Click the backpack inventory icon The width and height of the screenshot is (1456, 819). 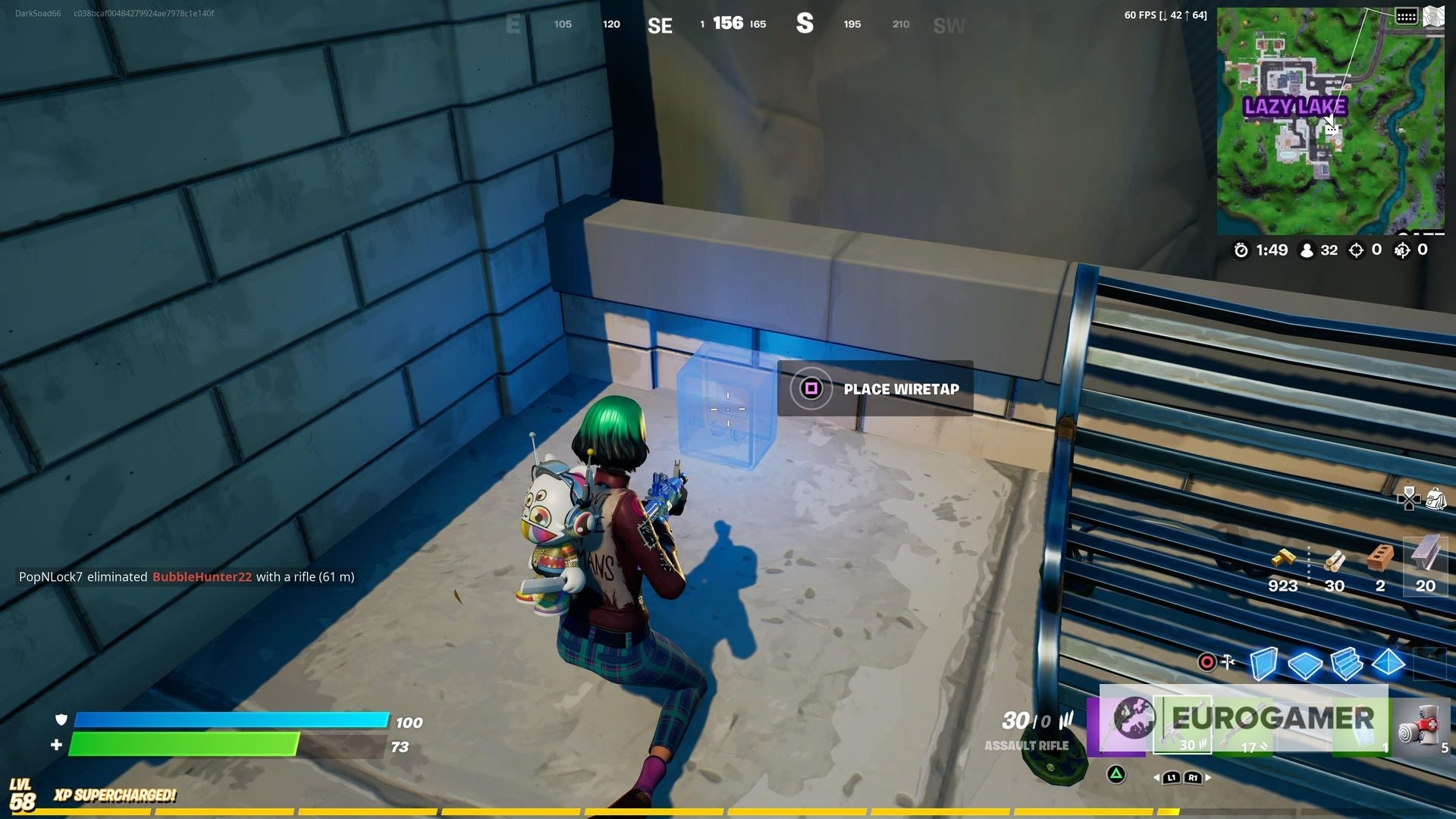(1436, 498)
